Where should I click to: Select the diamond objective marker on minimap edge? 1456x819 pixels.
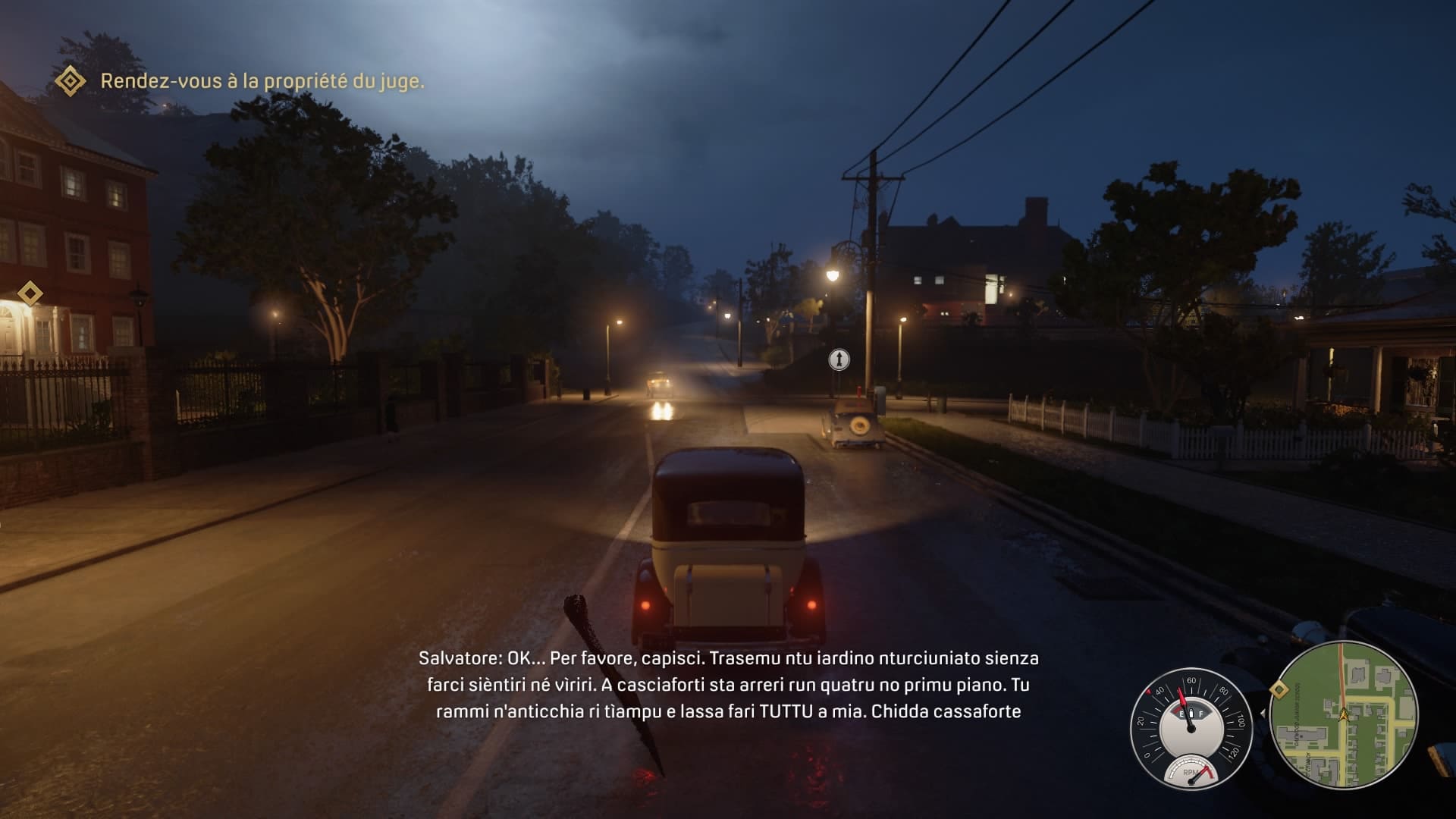[x=1279, y=689]
